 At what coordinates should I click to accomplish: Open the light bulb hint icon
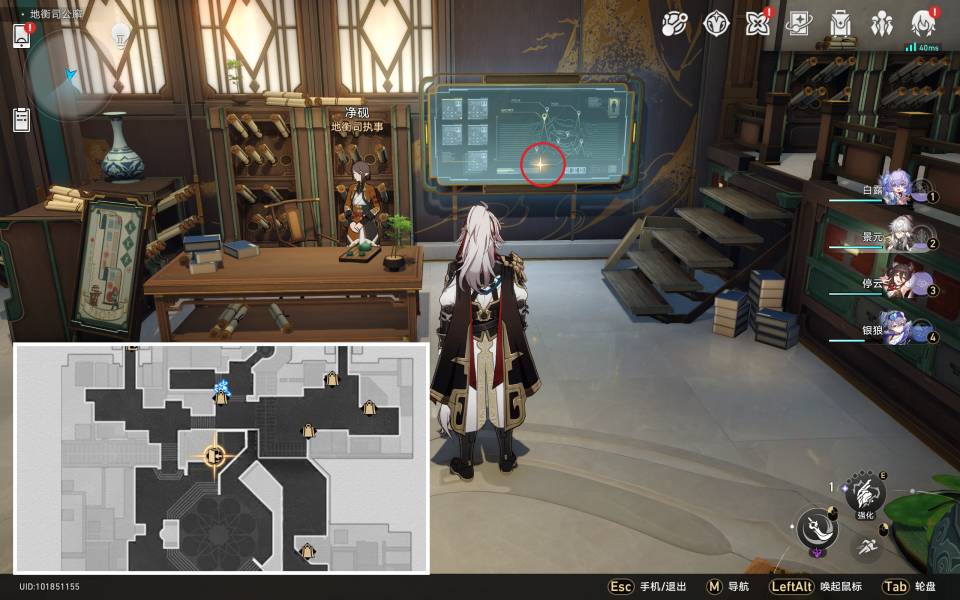pyautogui.click(x=120, y=35)
